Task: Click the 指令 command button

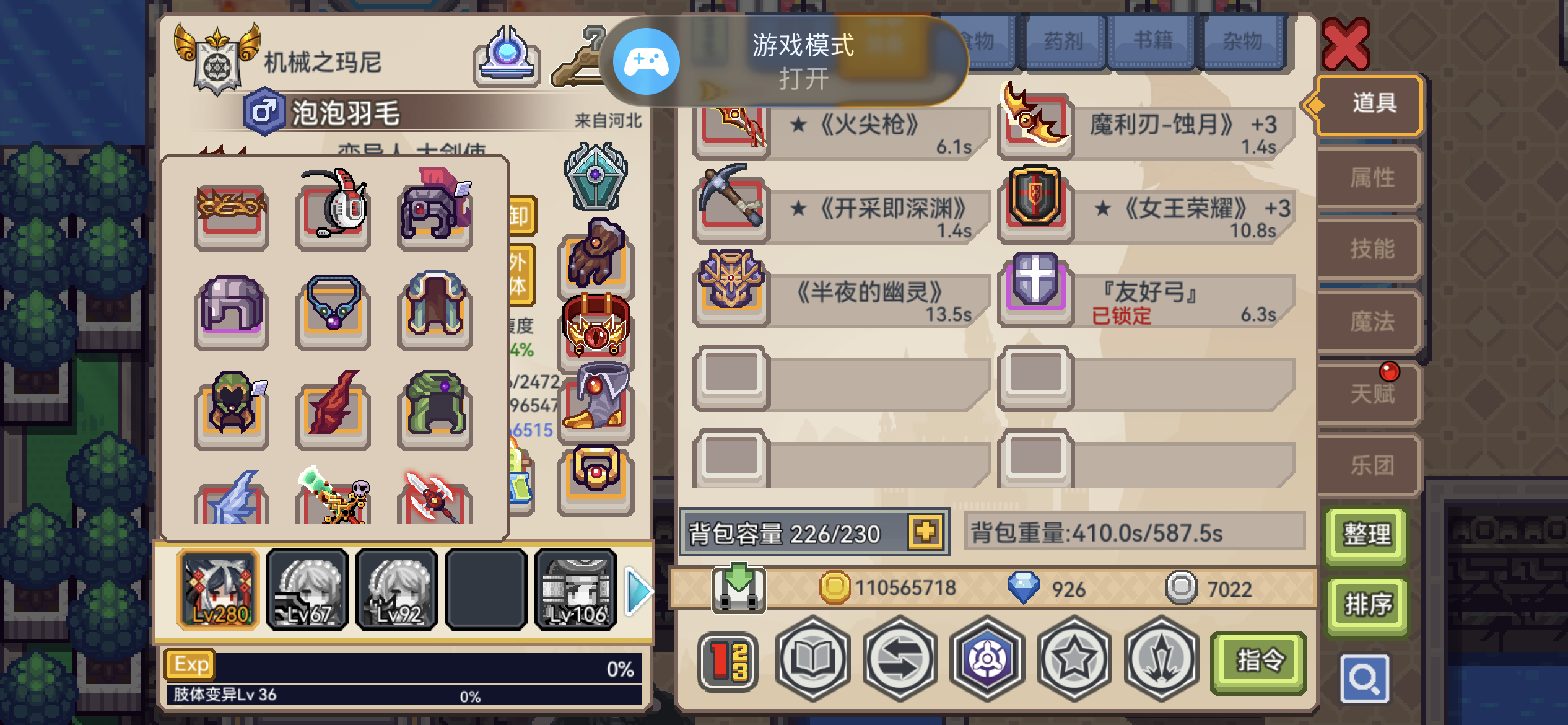Action: click(1260, 661)
